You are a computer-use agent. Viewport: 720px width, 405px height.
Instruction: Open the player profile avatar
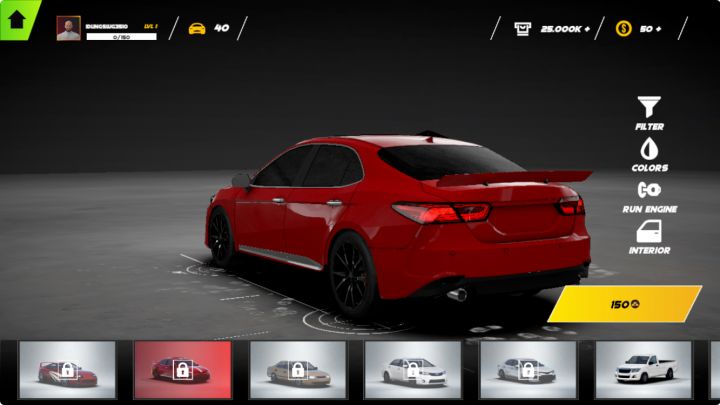(69, 28)
